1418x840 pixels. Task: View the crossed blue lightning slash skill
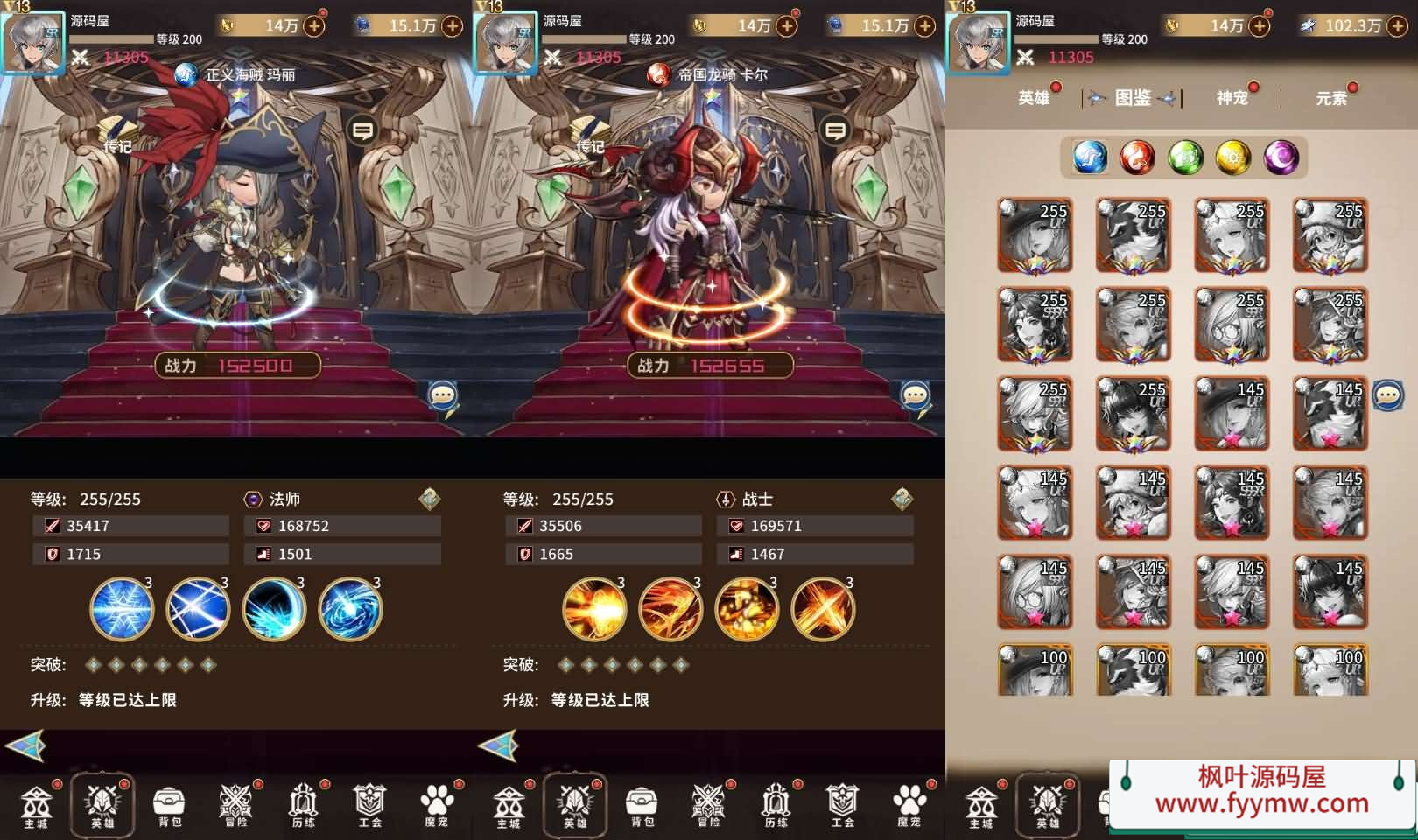(198, 609)
